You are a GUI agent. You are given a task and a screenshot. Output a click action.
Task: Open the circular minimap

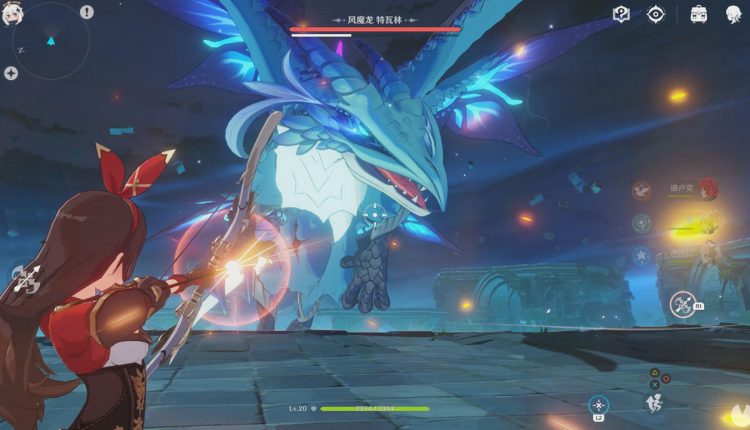(48, 44)
